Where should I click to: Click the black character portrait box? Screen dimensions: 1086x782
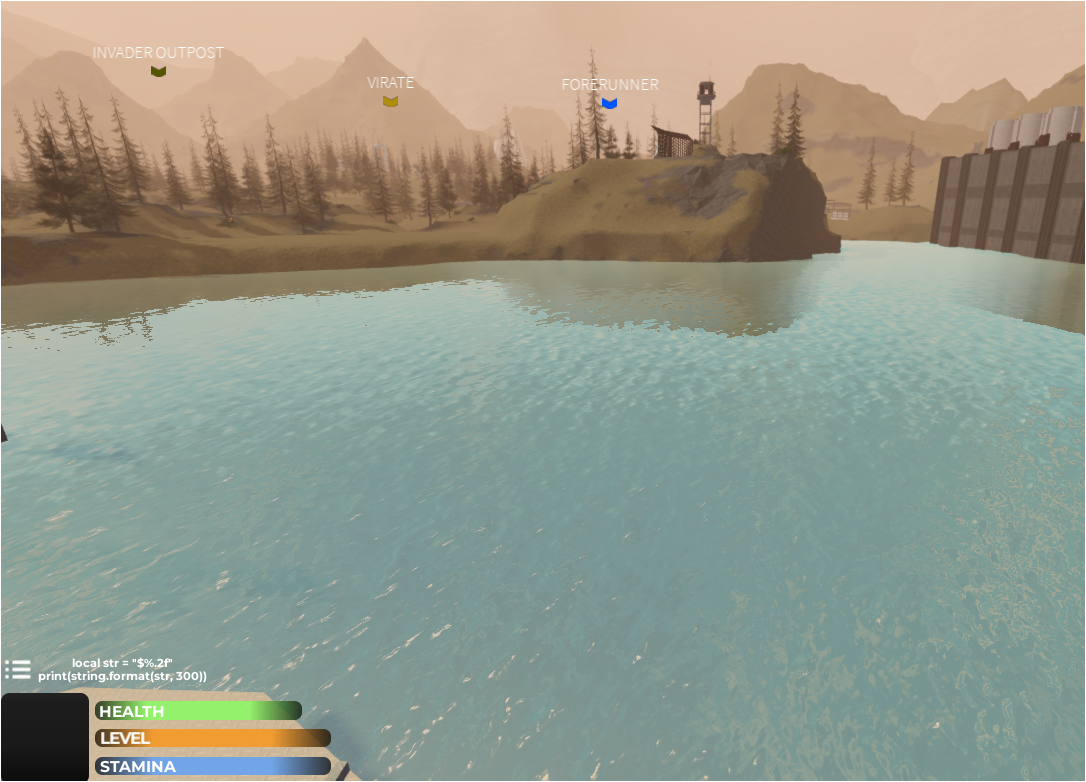[x=45, y=737]
